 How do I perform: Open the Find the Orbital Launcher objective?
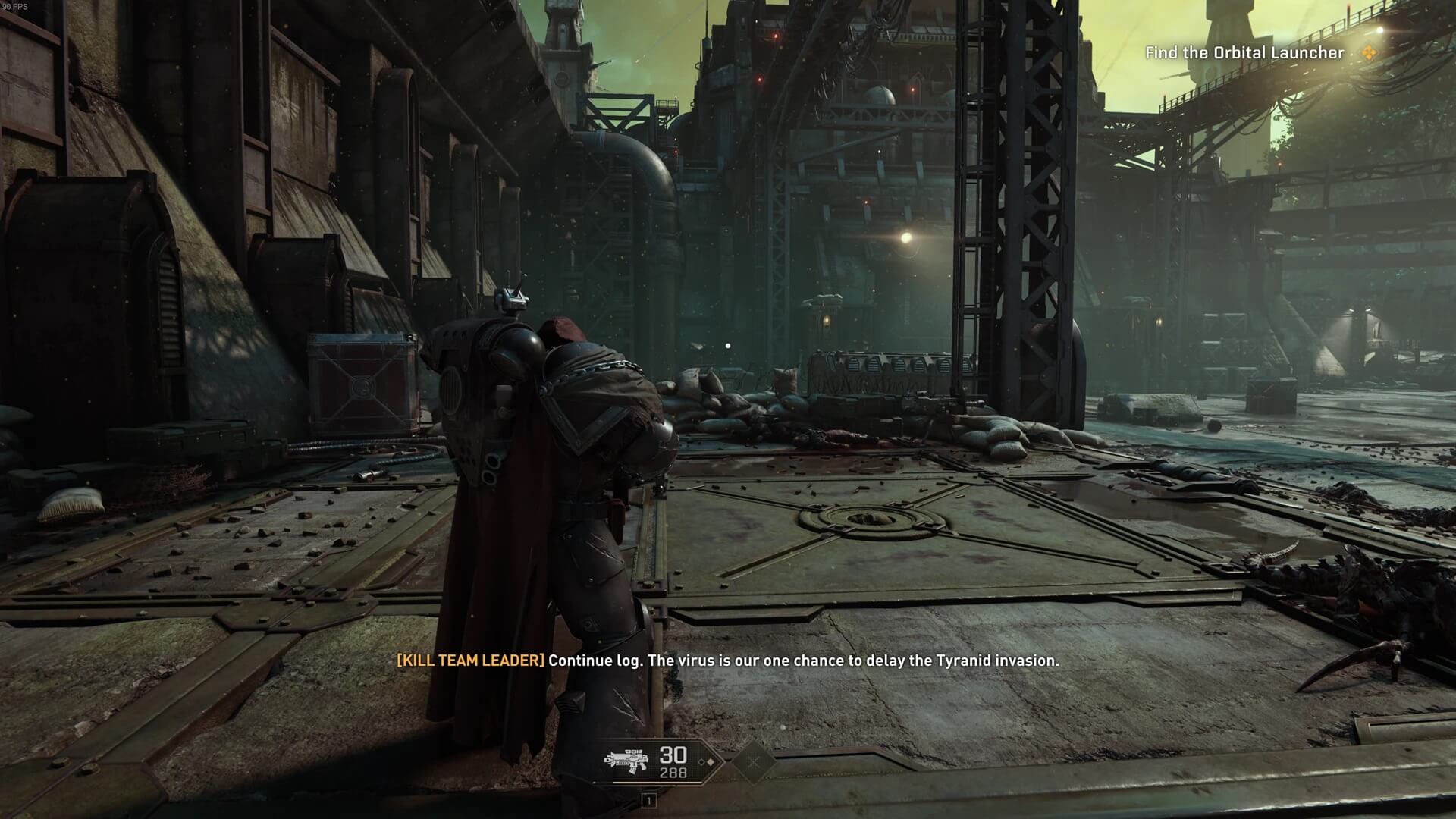1244,53
